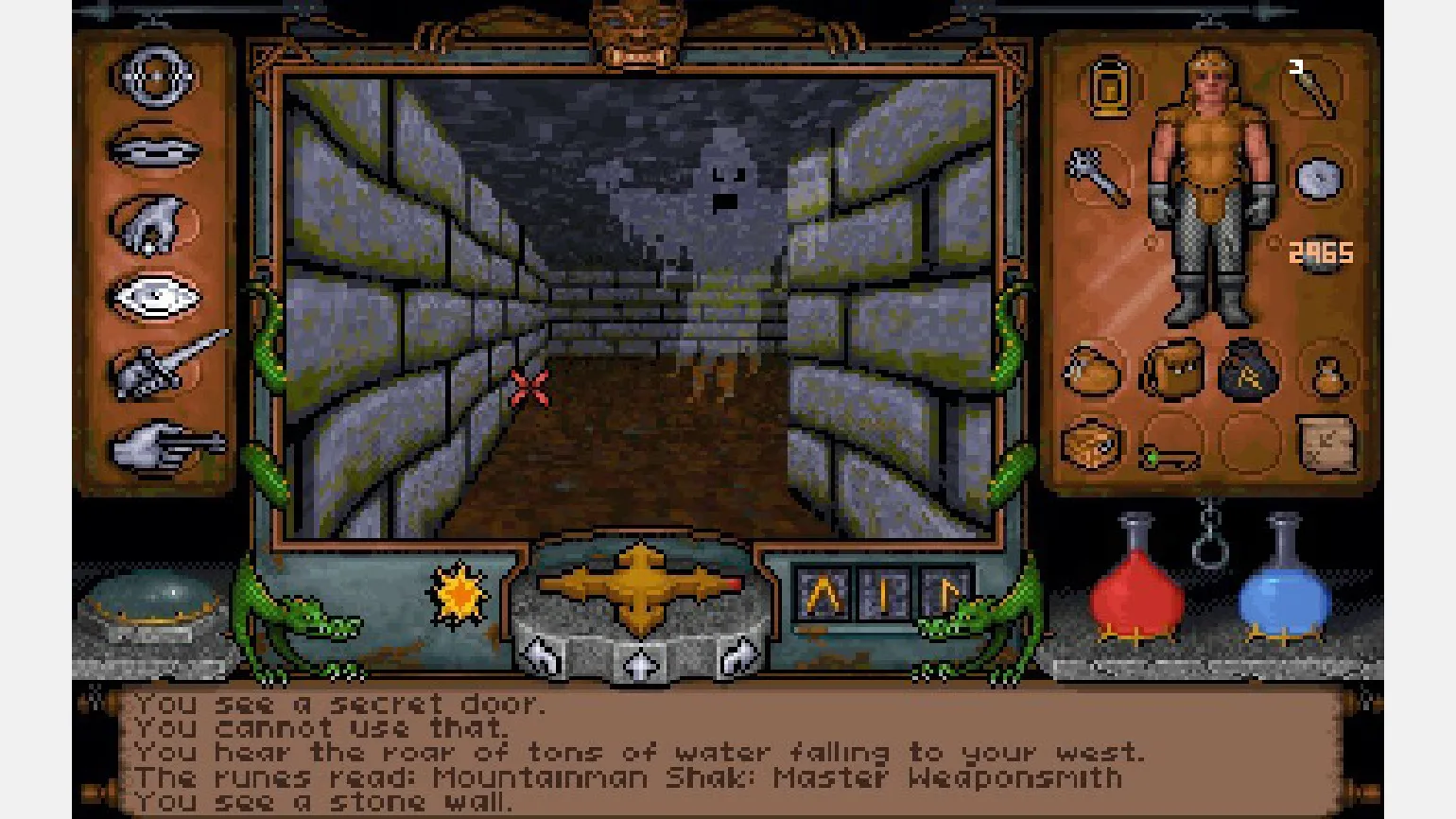Choose the Get grabbing hand command
The width and height of the screenshot is (1456, 819).
(x=154, y=225)
